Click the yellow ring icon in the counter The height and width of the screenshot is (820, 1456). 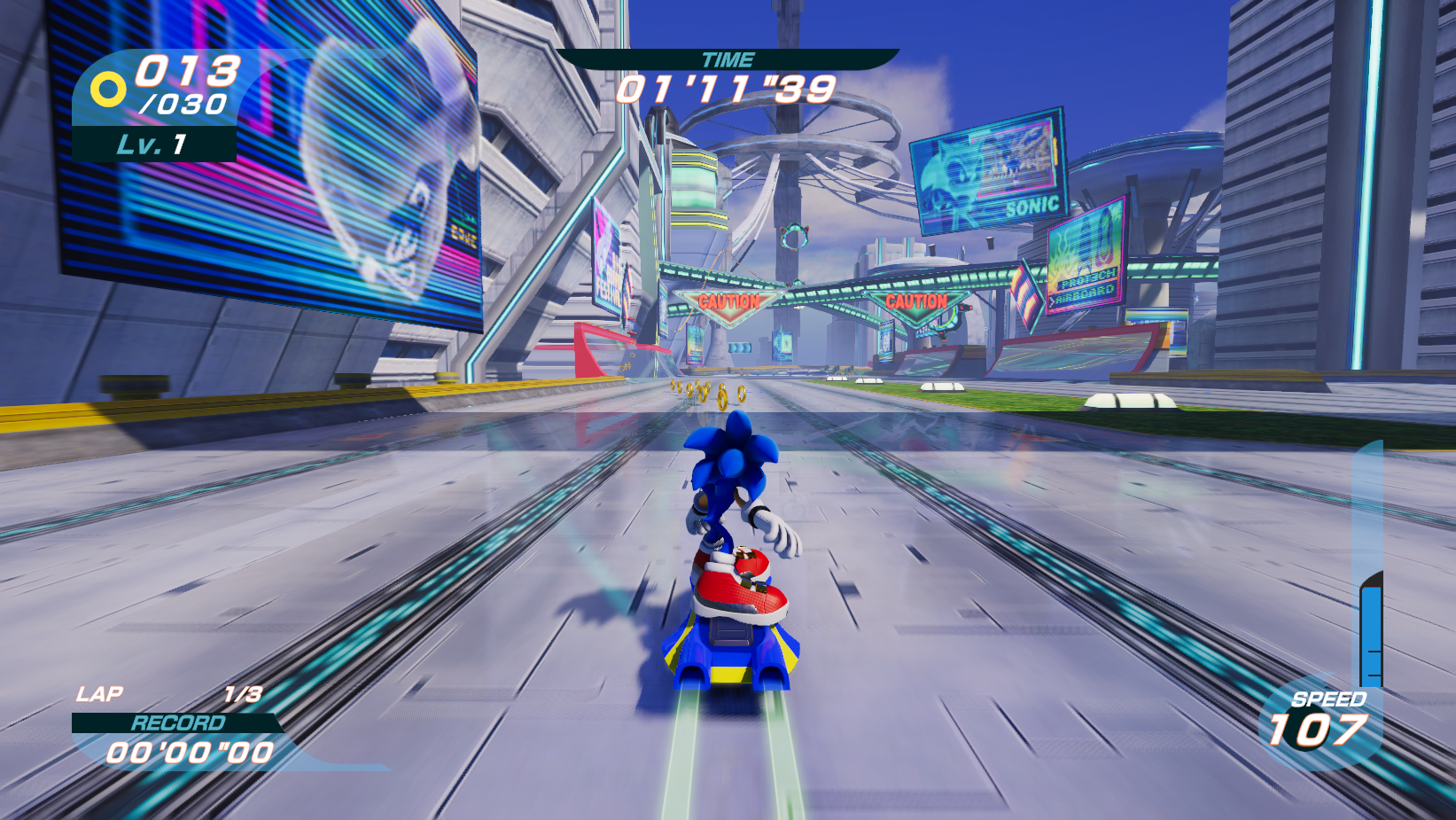[109, 88]
